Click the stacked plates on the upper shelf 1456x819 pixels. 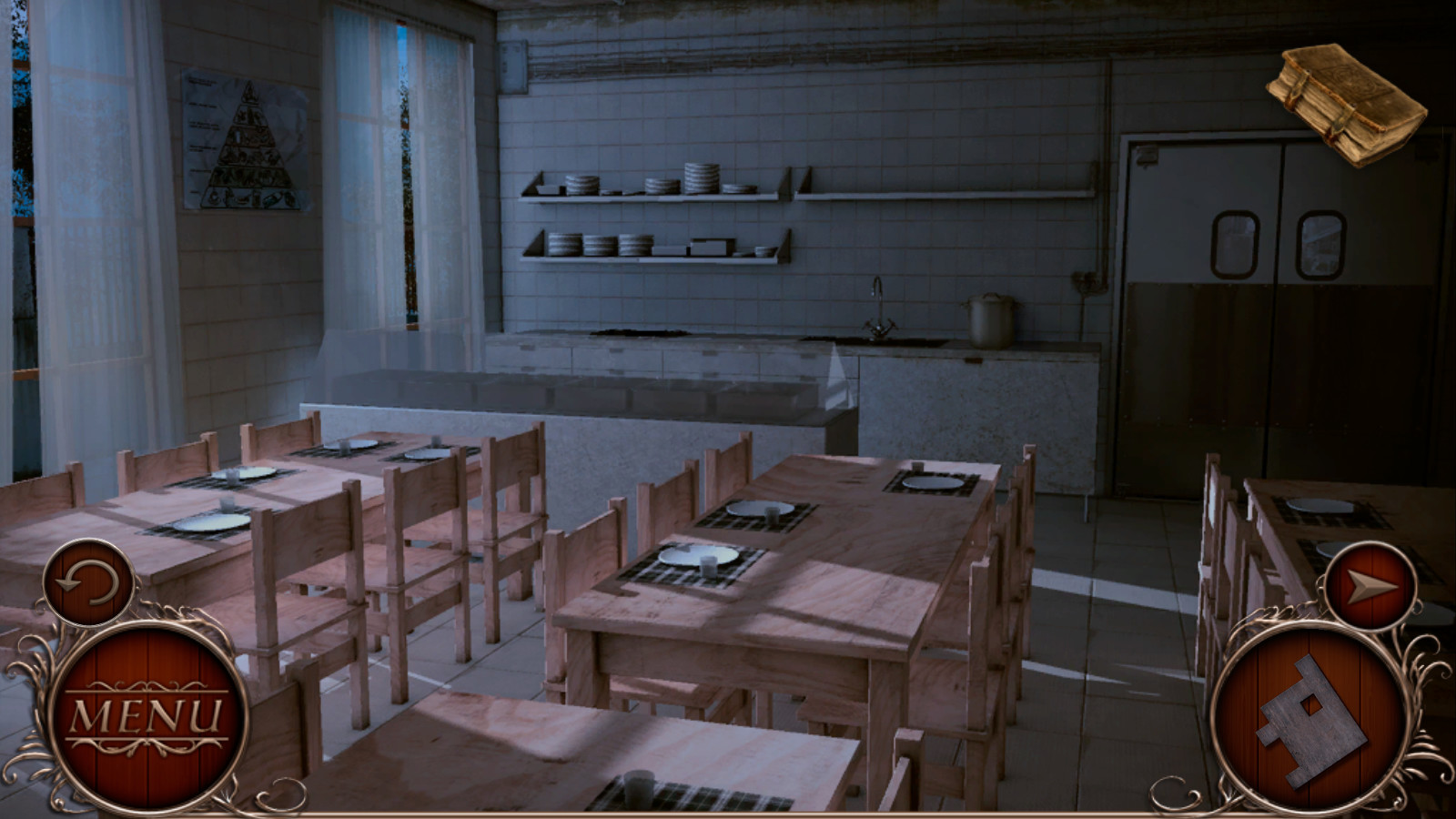[701, 175]
